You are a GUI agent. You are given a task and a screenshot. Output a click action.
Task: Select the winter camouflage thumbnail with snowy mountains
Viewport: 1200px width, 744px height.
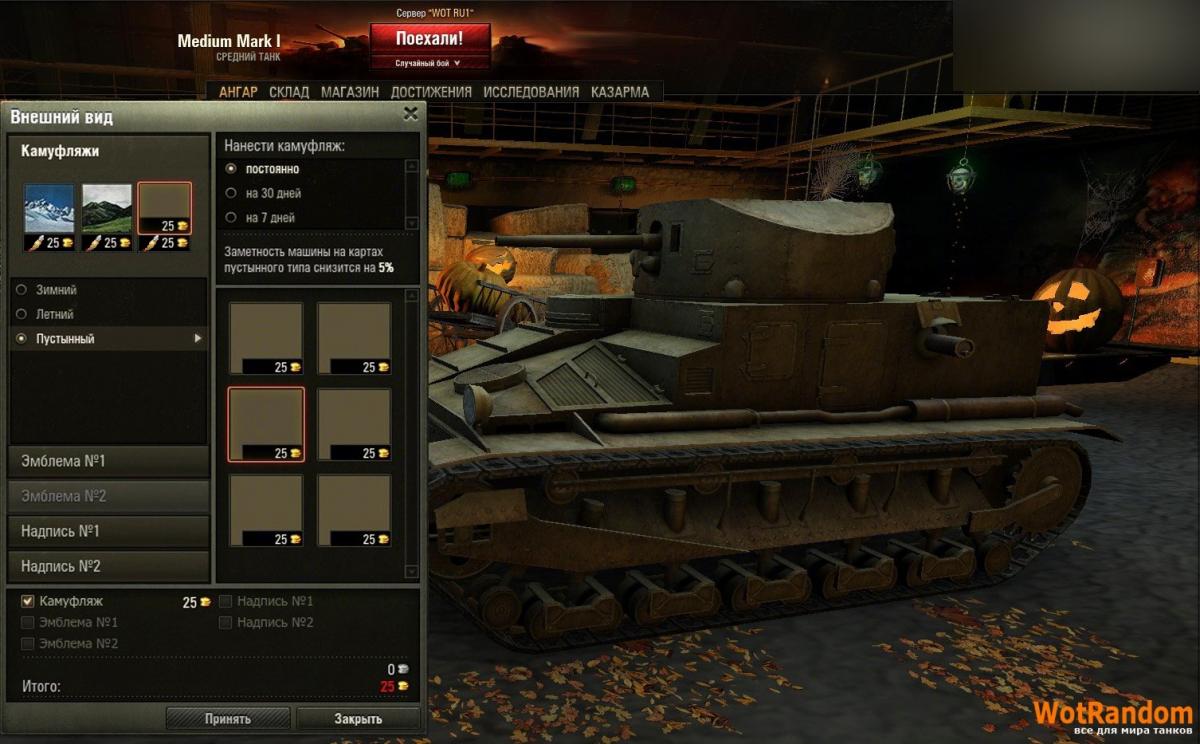click(x=49, y=209)
